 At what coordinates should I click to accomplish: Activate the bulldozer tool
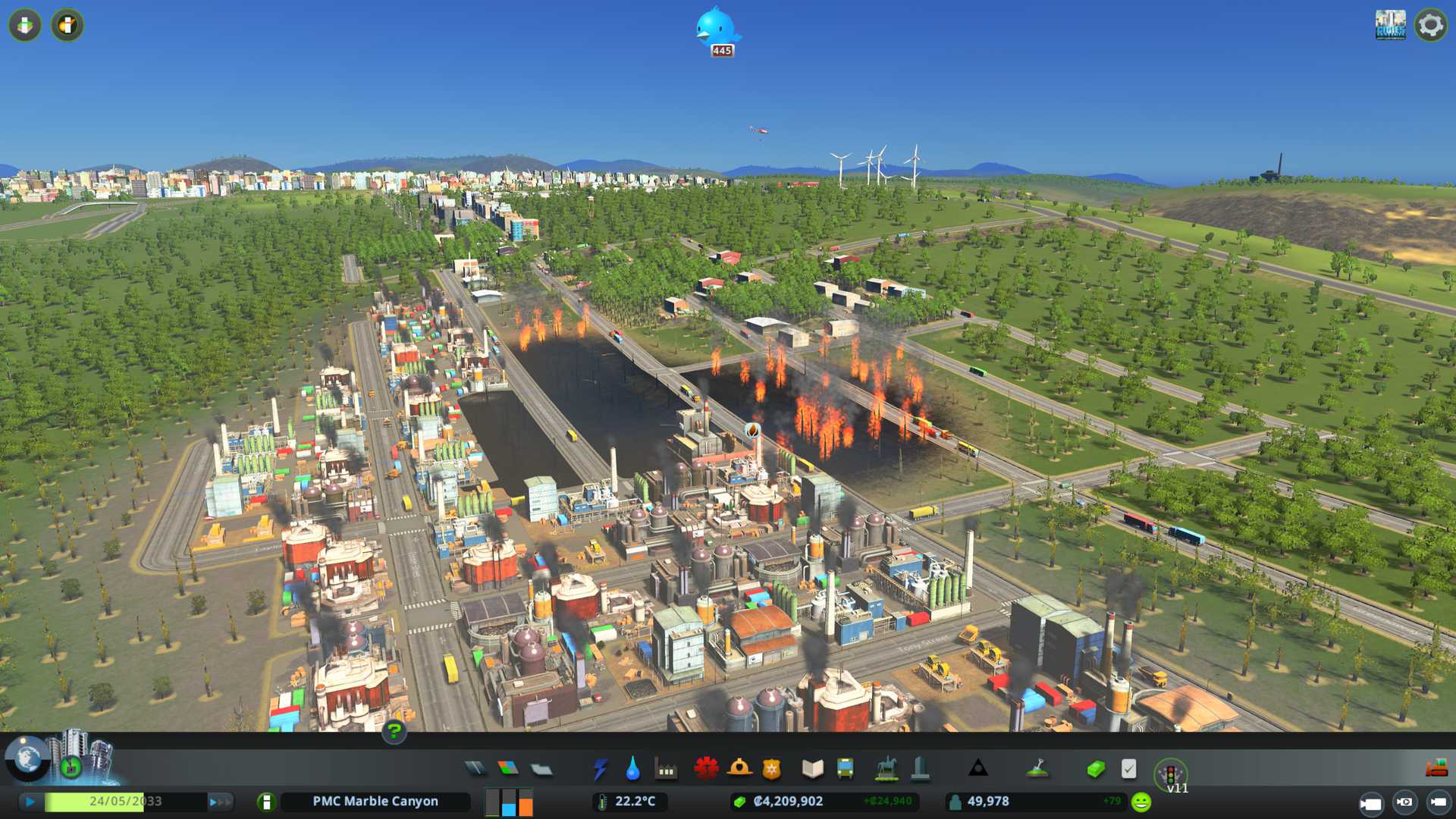[x=1436, y=769]
